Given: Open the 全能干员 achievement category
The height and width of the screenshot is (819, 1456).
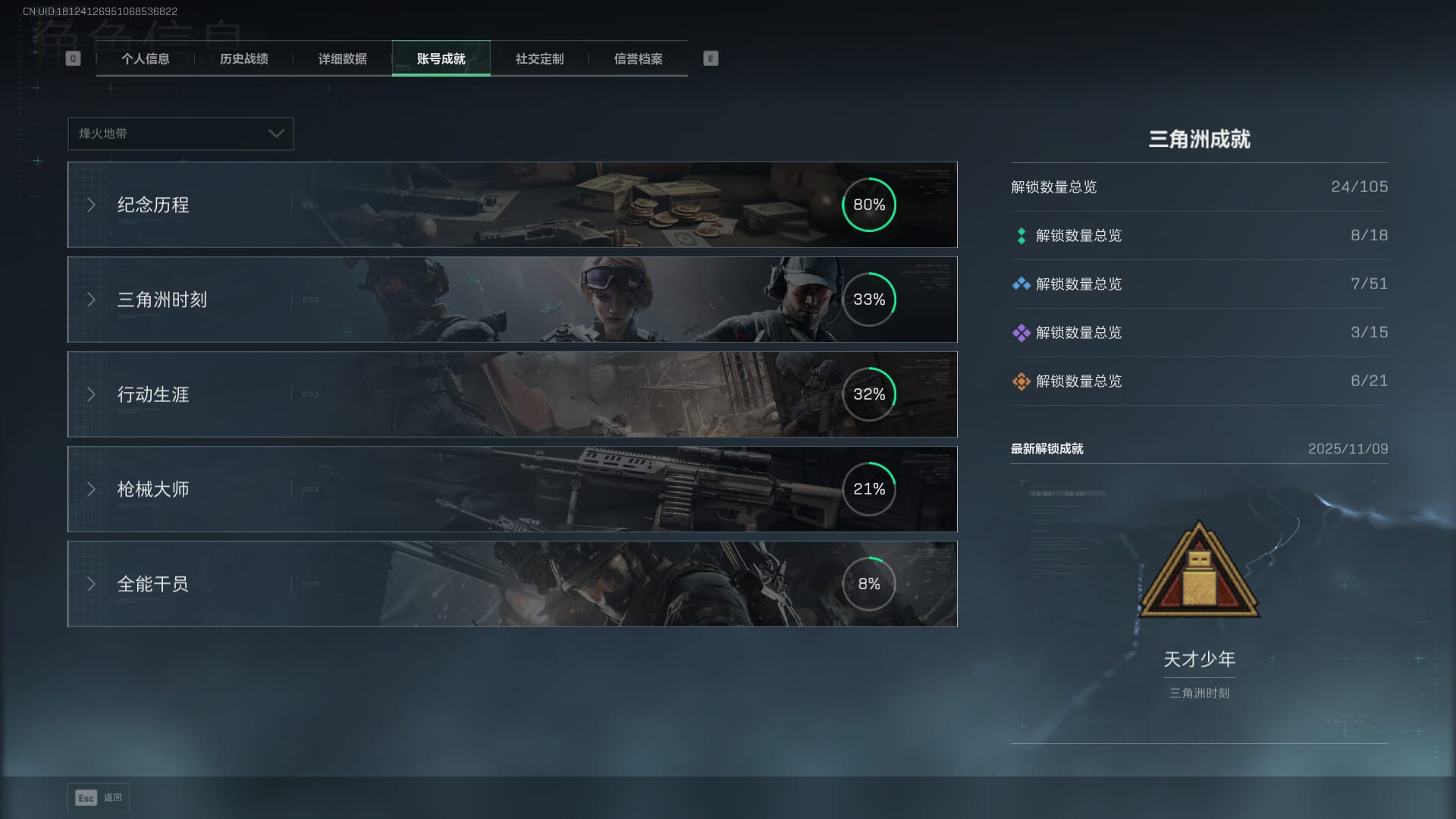Looking at the screenshot, I should [512, 584].
